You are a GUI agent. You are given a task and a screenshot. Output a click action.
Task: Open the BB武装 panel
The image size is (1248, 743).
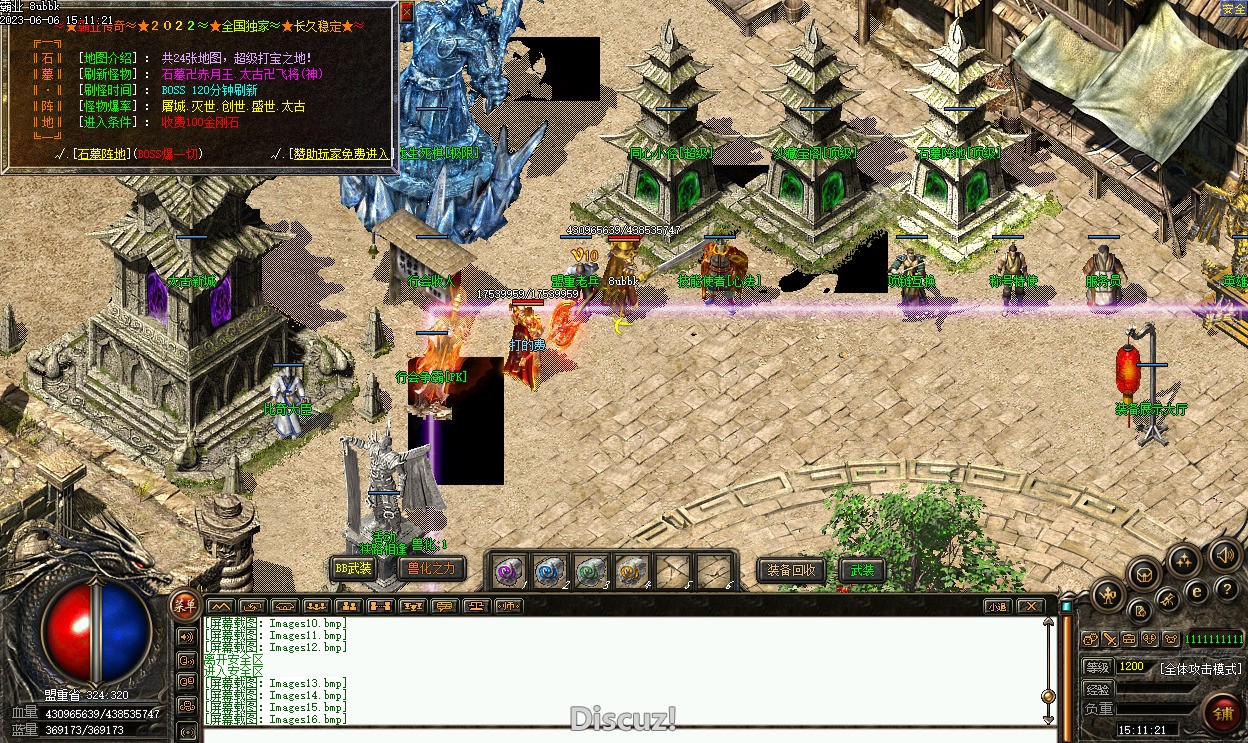coord(353,569)
